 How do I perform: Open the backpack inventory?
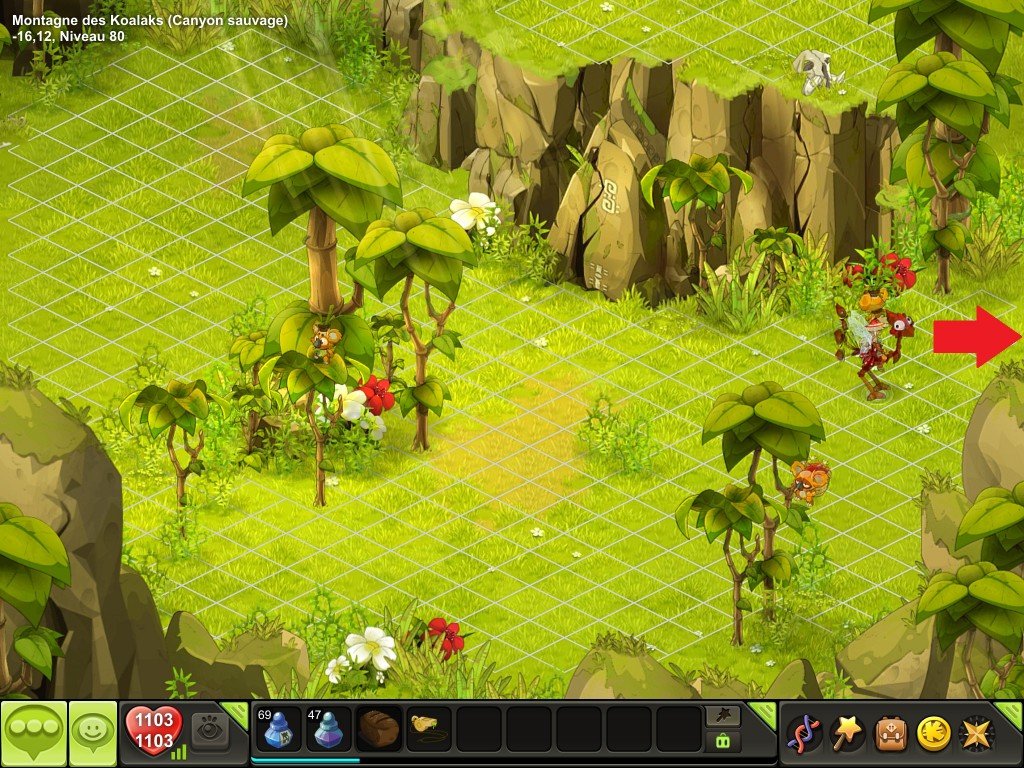891,733
